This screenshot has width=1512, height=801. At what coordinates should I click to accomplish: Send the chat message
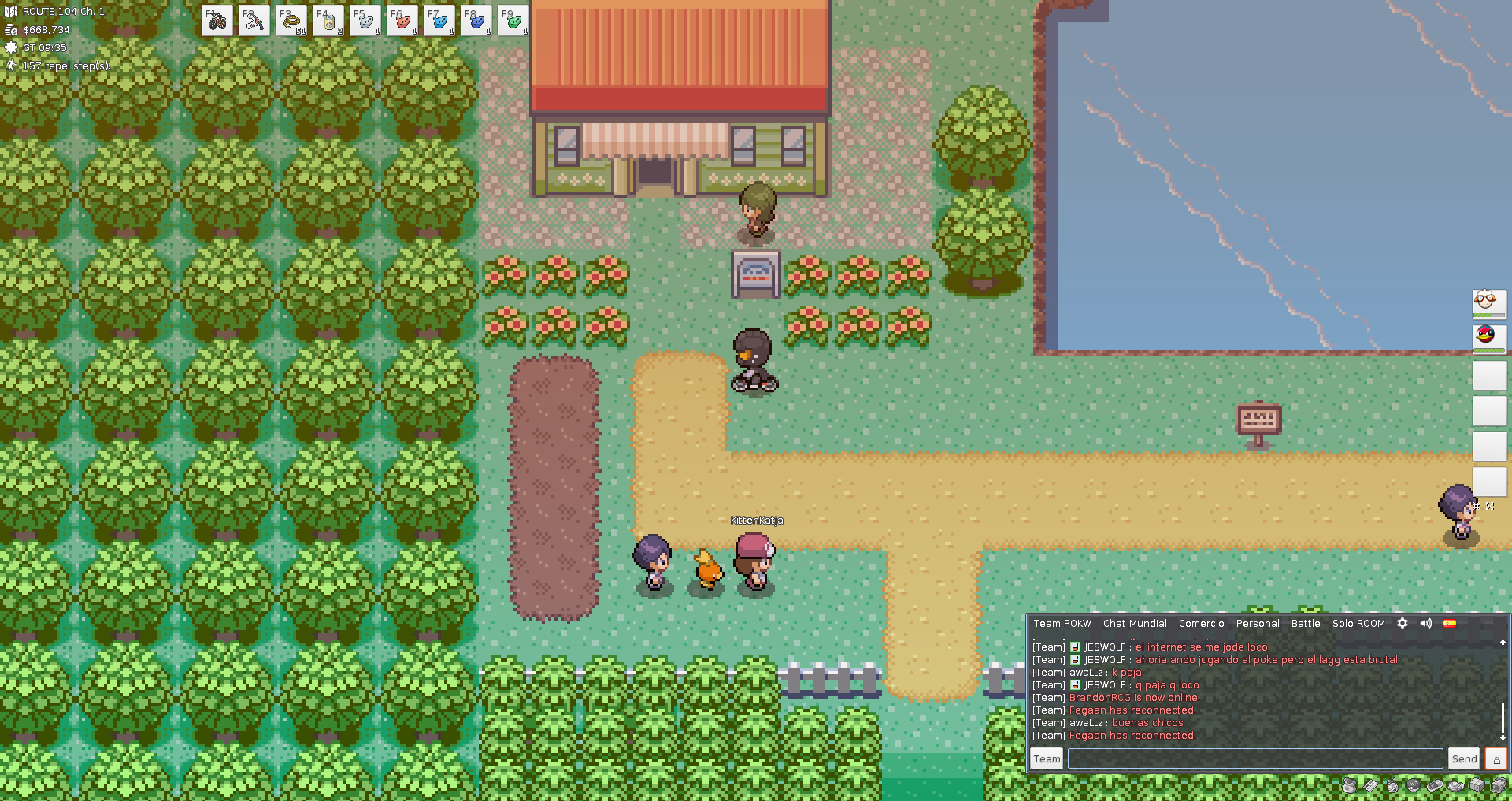1464,758
